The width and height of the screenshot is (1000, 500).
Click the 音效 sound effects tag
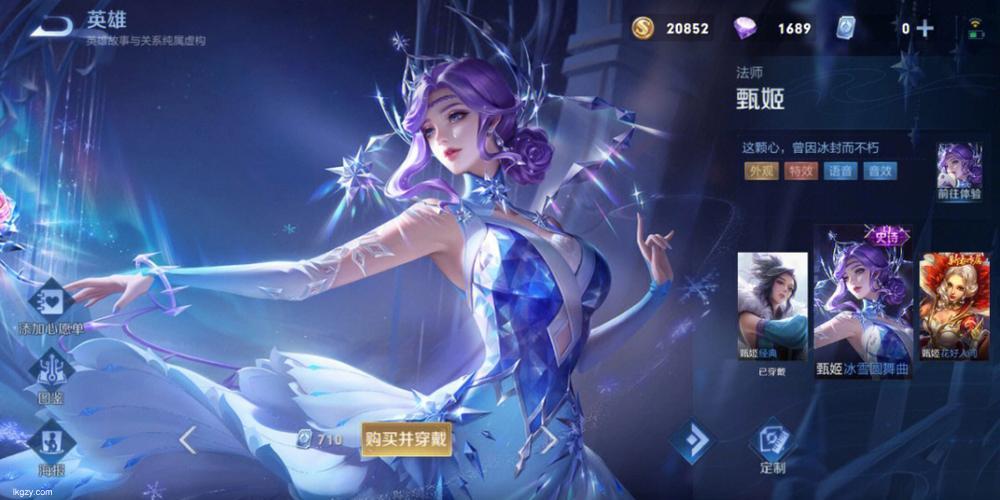[880, 171]
